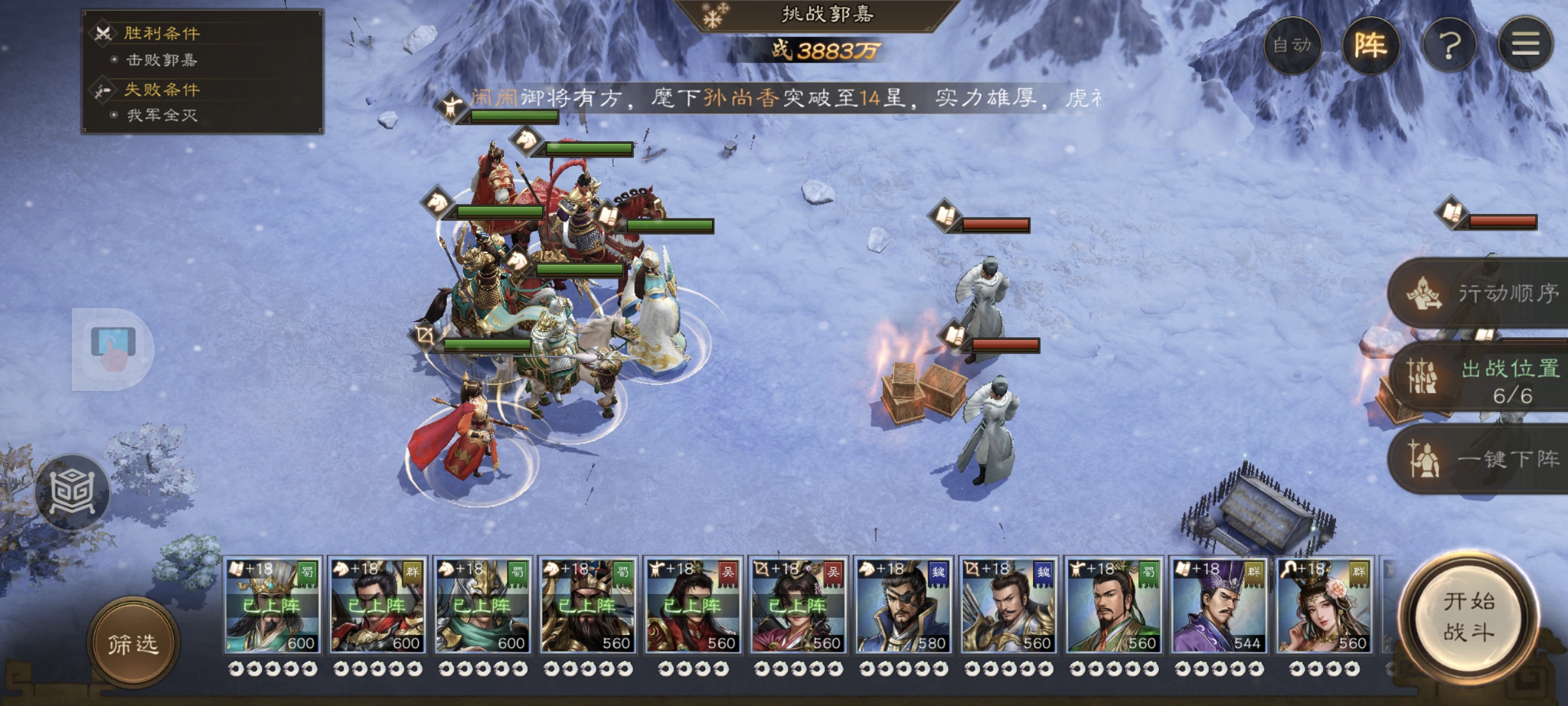Image resolution: width=1568 pixels, height=706 pixels.
Task: Choose the Wei archer hero card level 560
Action: (1008, 606)
